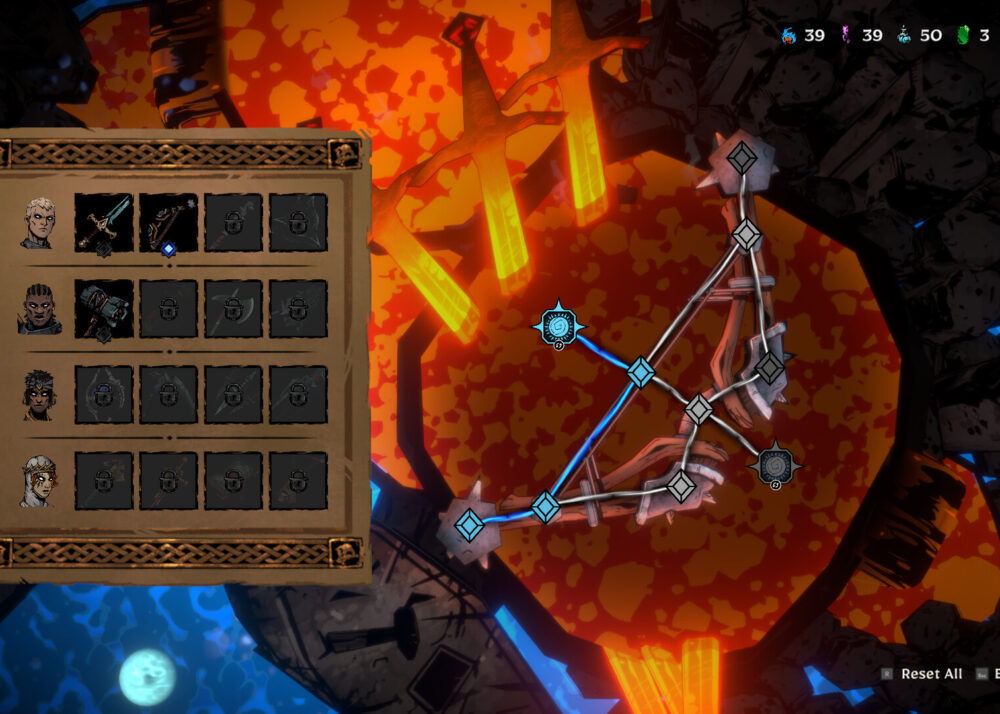Viewport: 1000px width, 714px height.
Task: Select blue diamond node linked to blue spiral
Action: click(640, 373)
